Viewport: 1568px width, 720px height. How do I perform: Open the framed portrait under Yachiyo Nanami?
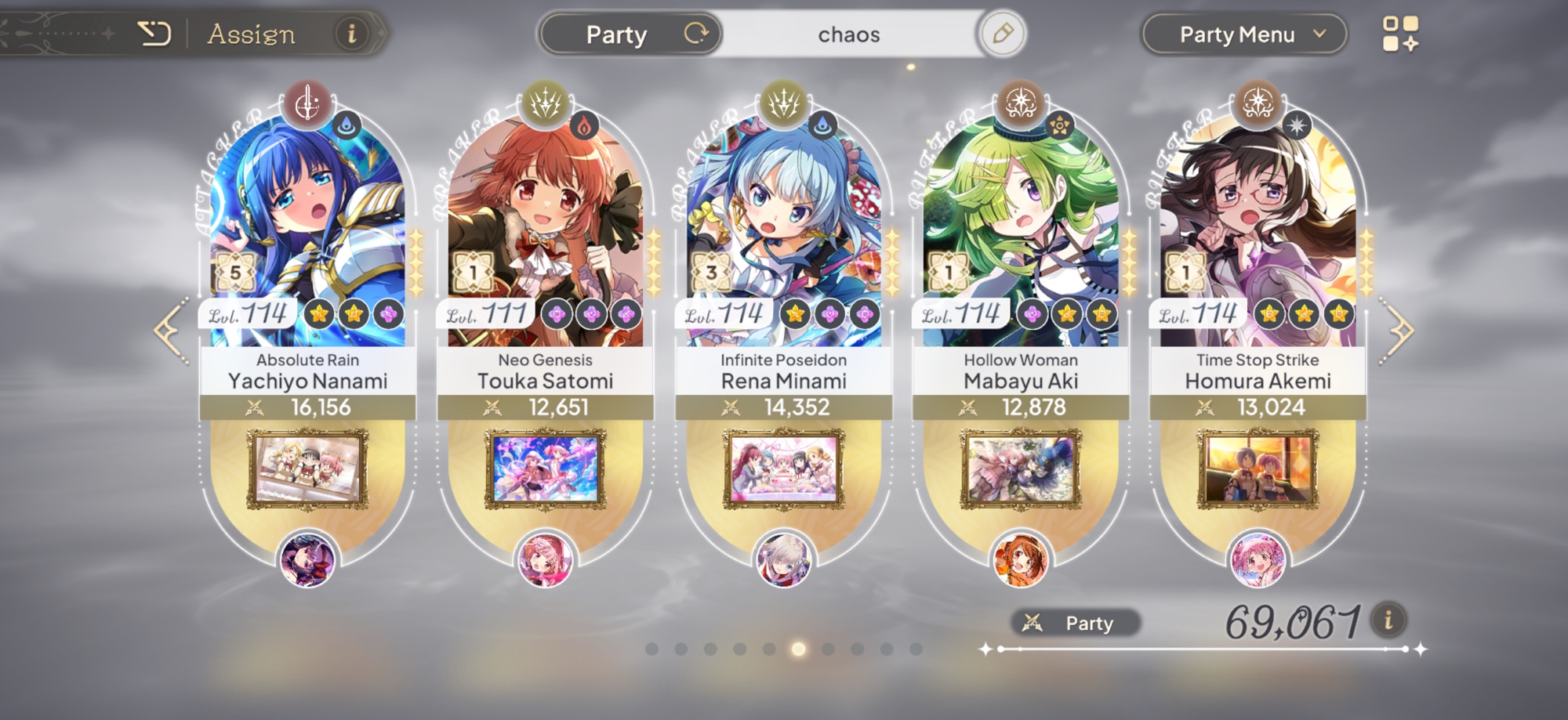[x=307, y=469]
